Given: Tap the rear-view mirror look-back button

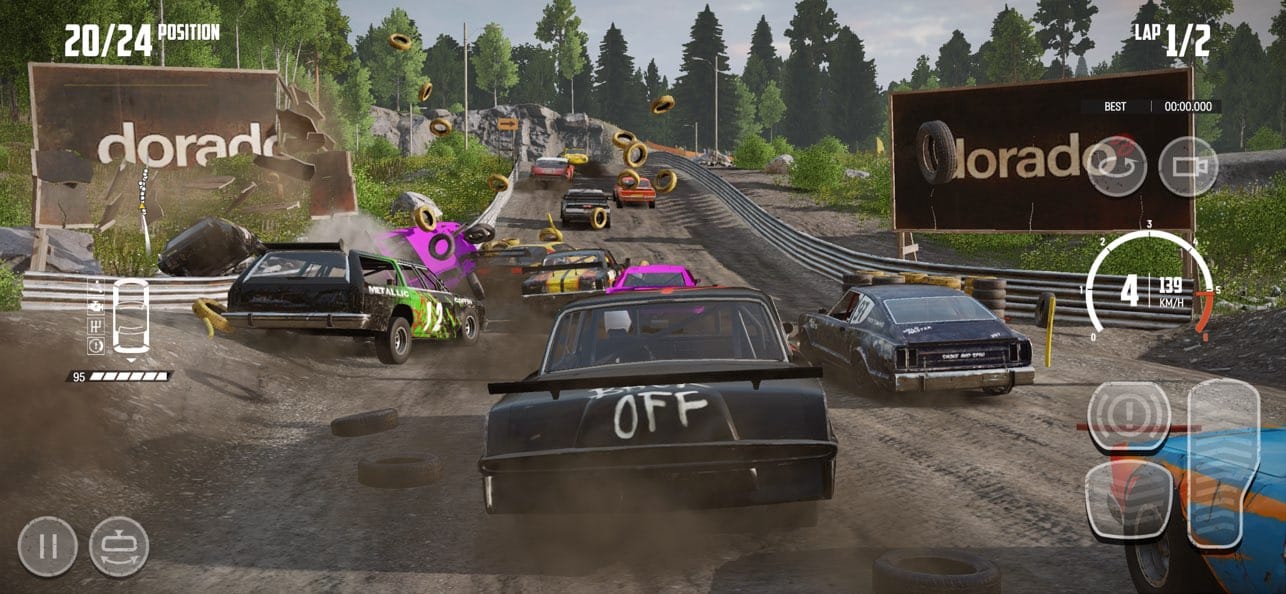Looking at the screenshot, I should click(x=119, y=546).
